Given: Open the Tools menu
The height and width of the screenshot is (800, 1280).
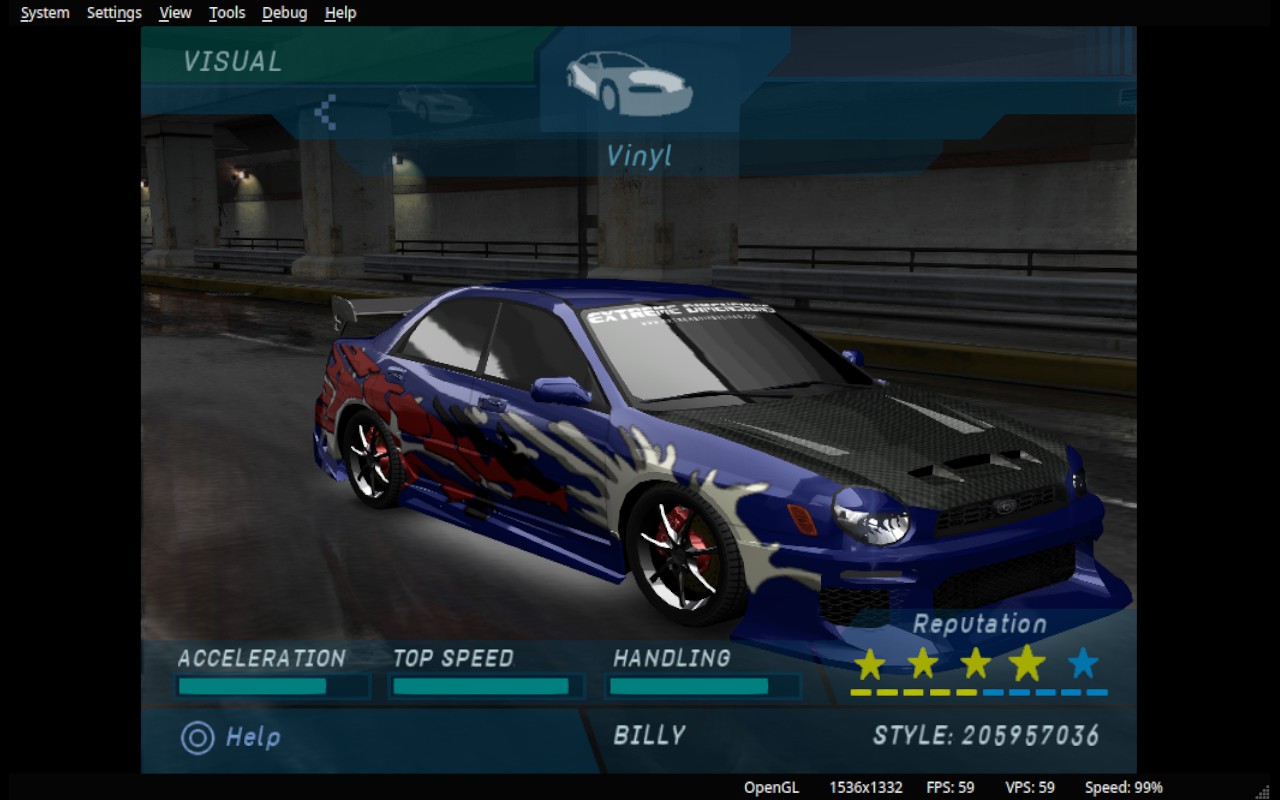Looking at the screenshot, I should 227,13.
